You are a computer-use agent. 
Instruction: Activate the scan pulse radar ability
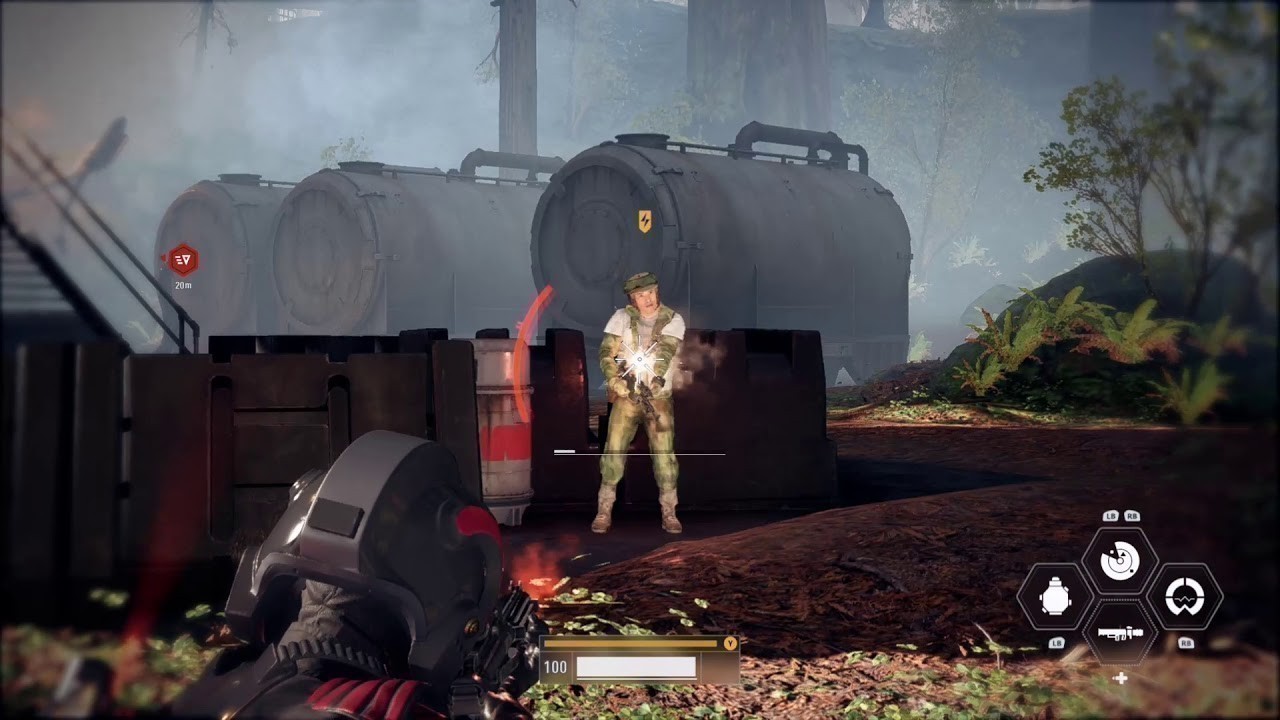coord(1120,562)
